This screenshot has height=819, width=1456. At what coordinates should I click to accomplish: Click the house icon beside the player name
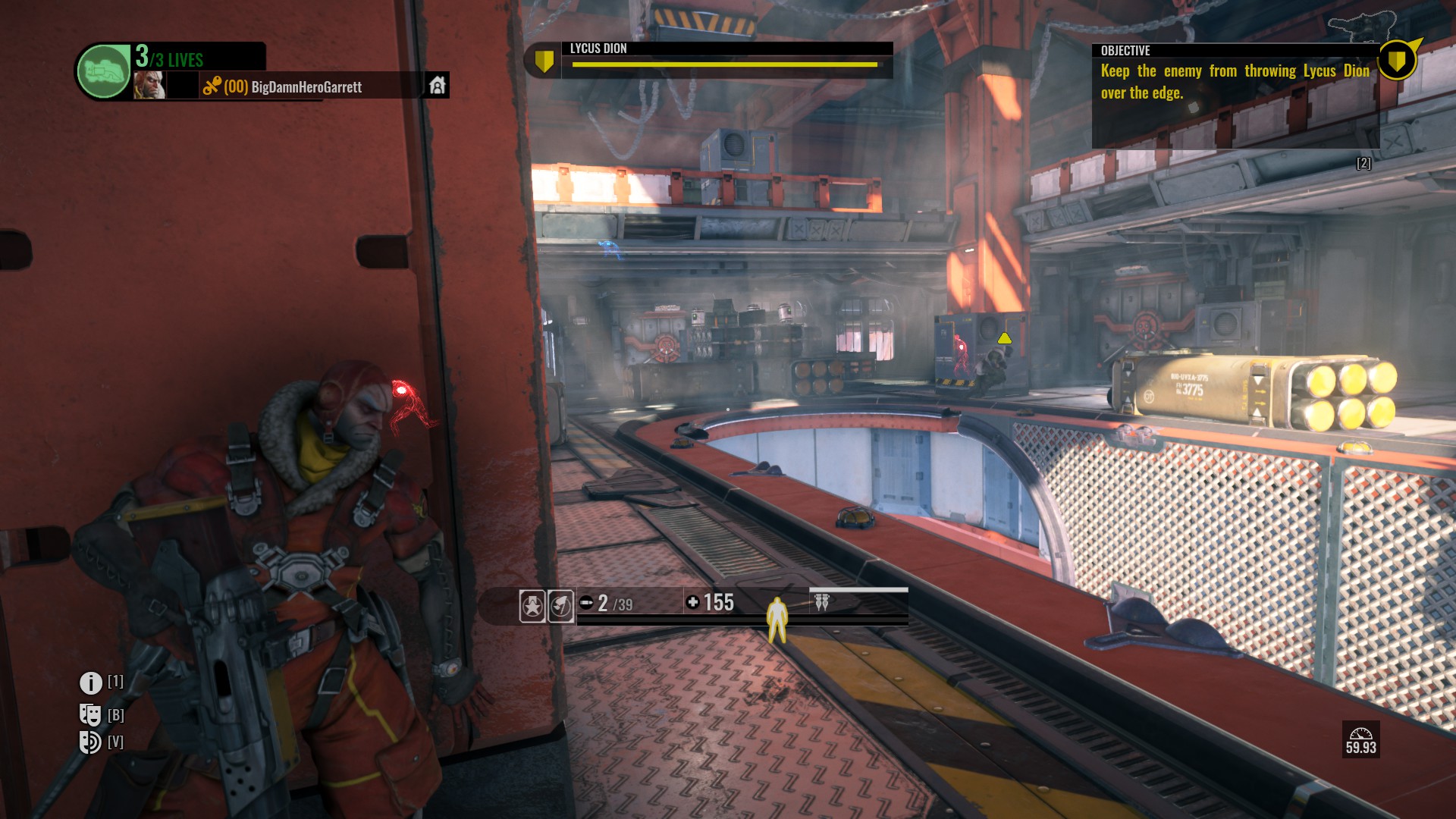[x=437, y=85]
